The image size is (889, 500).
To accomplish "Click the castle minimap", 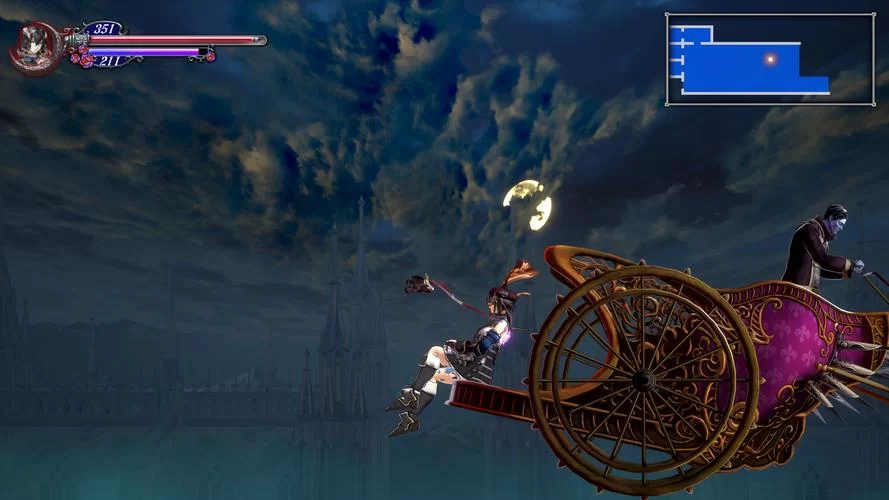I will (769, 59).
